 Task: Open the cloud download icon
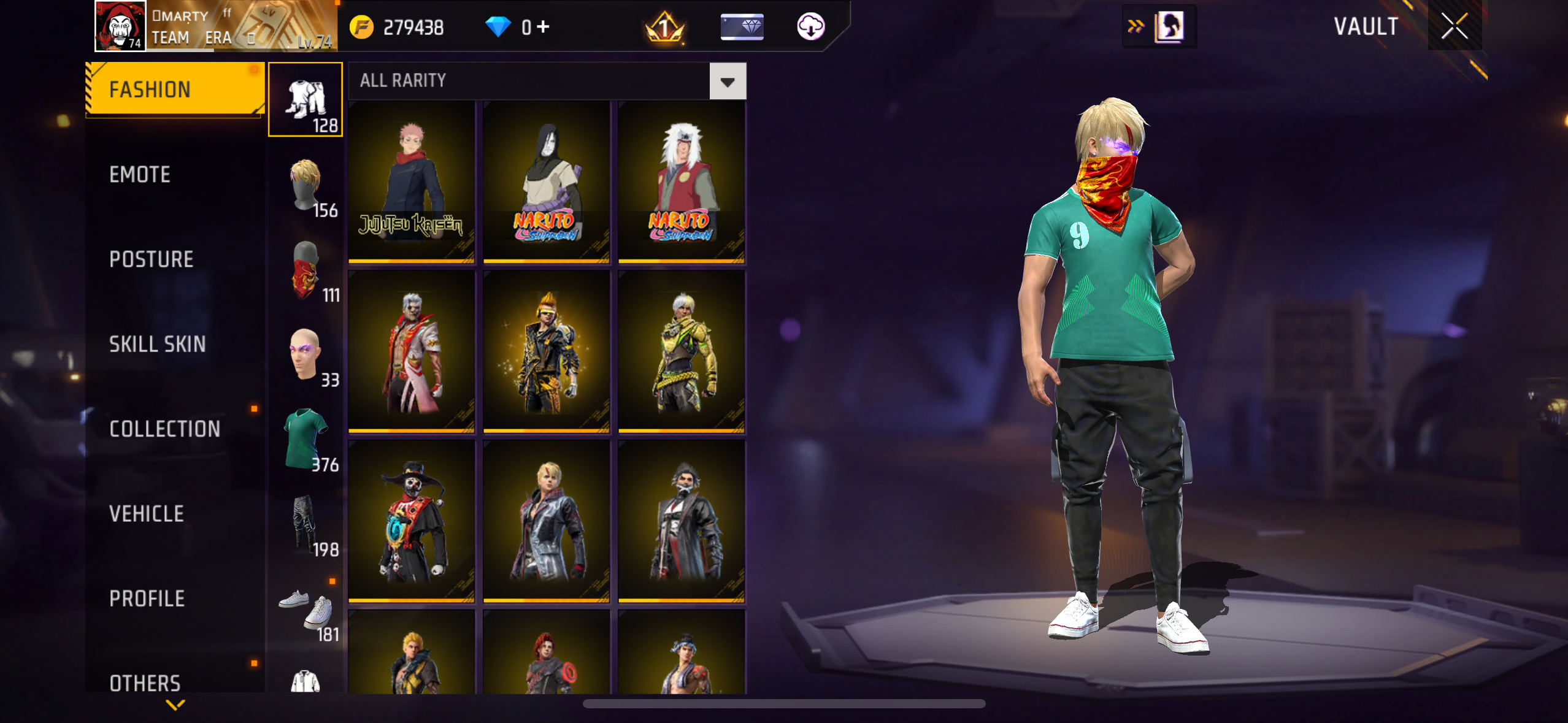tap(810, 26)
